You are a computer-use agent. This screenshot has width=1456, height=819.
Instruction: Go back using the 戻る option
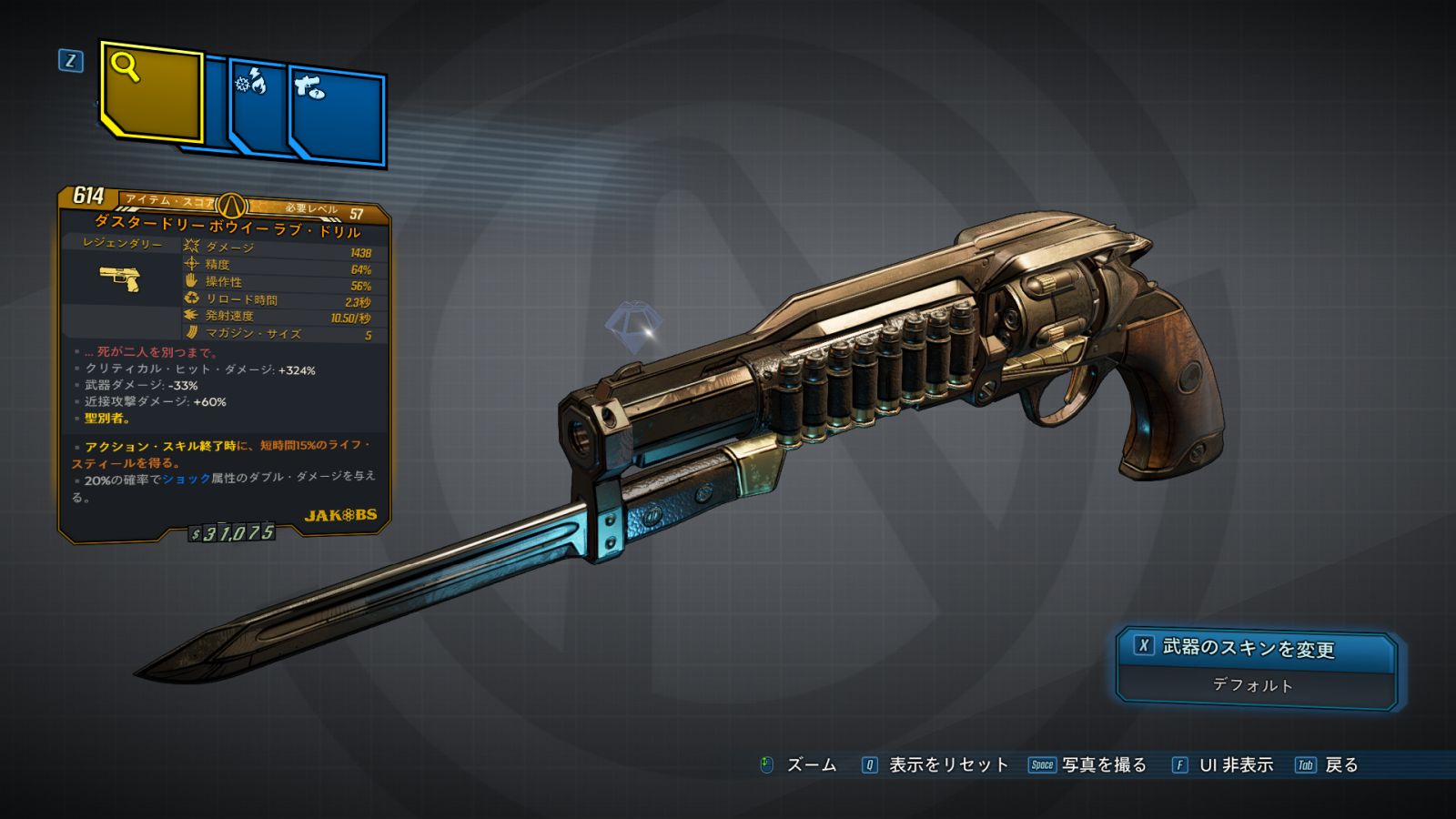[x=1328, y=765]
